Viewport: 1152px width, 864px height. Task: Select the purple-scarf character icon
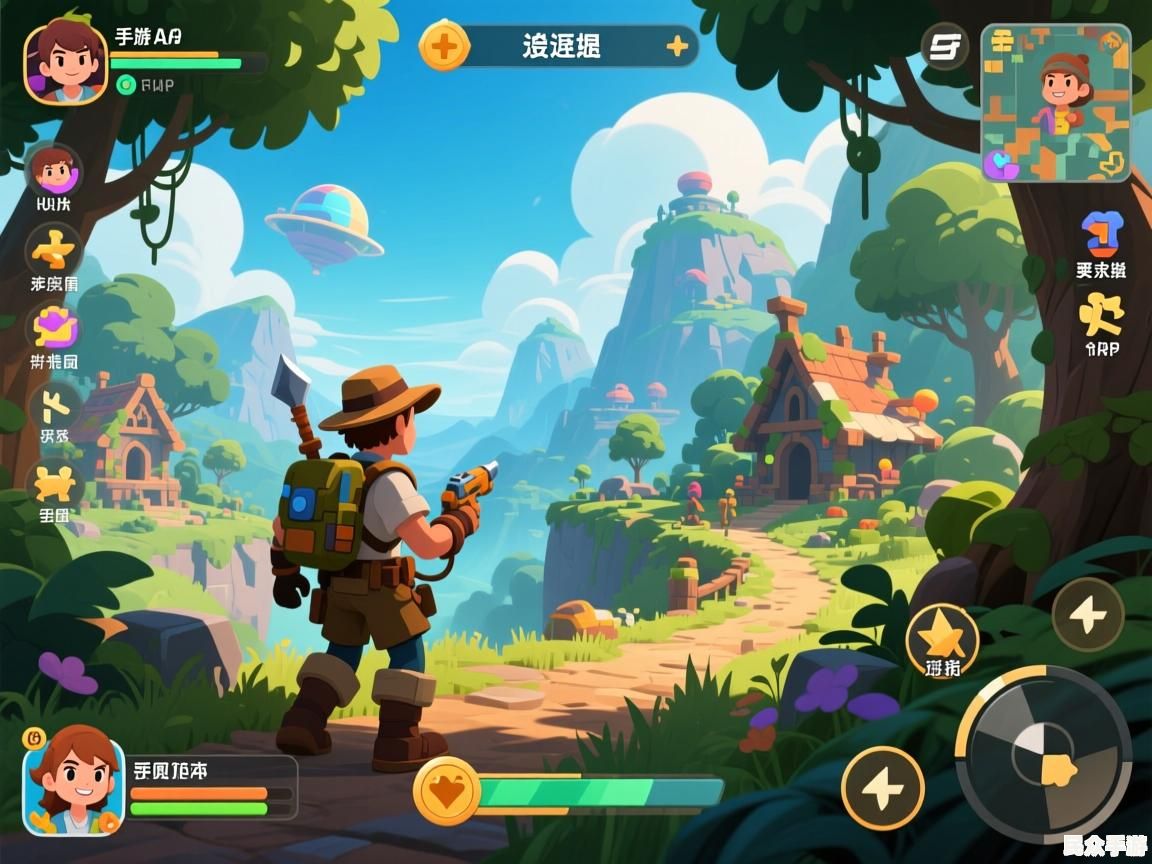54,170
